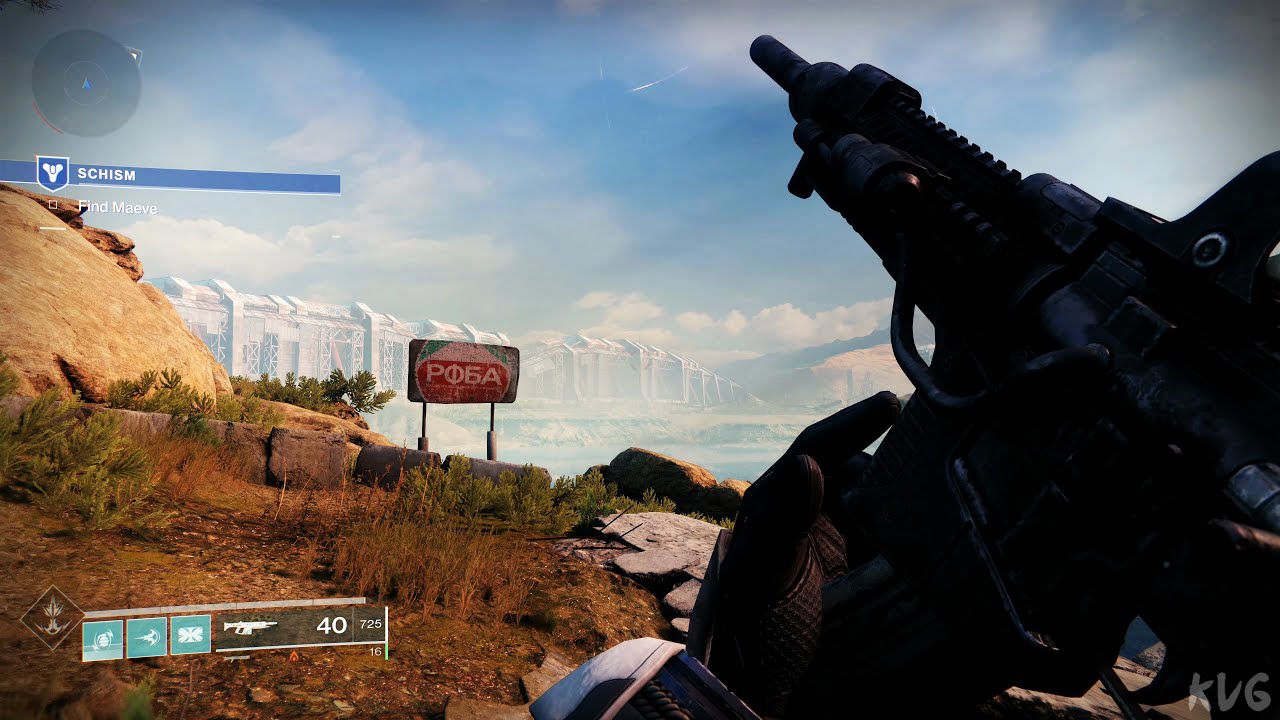Screen dimensions: 1280x720
Task: Select the SCHISM mission title
Action: tap(105, 175)
